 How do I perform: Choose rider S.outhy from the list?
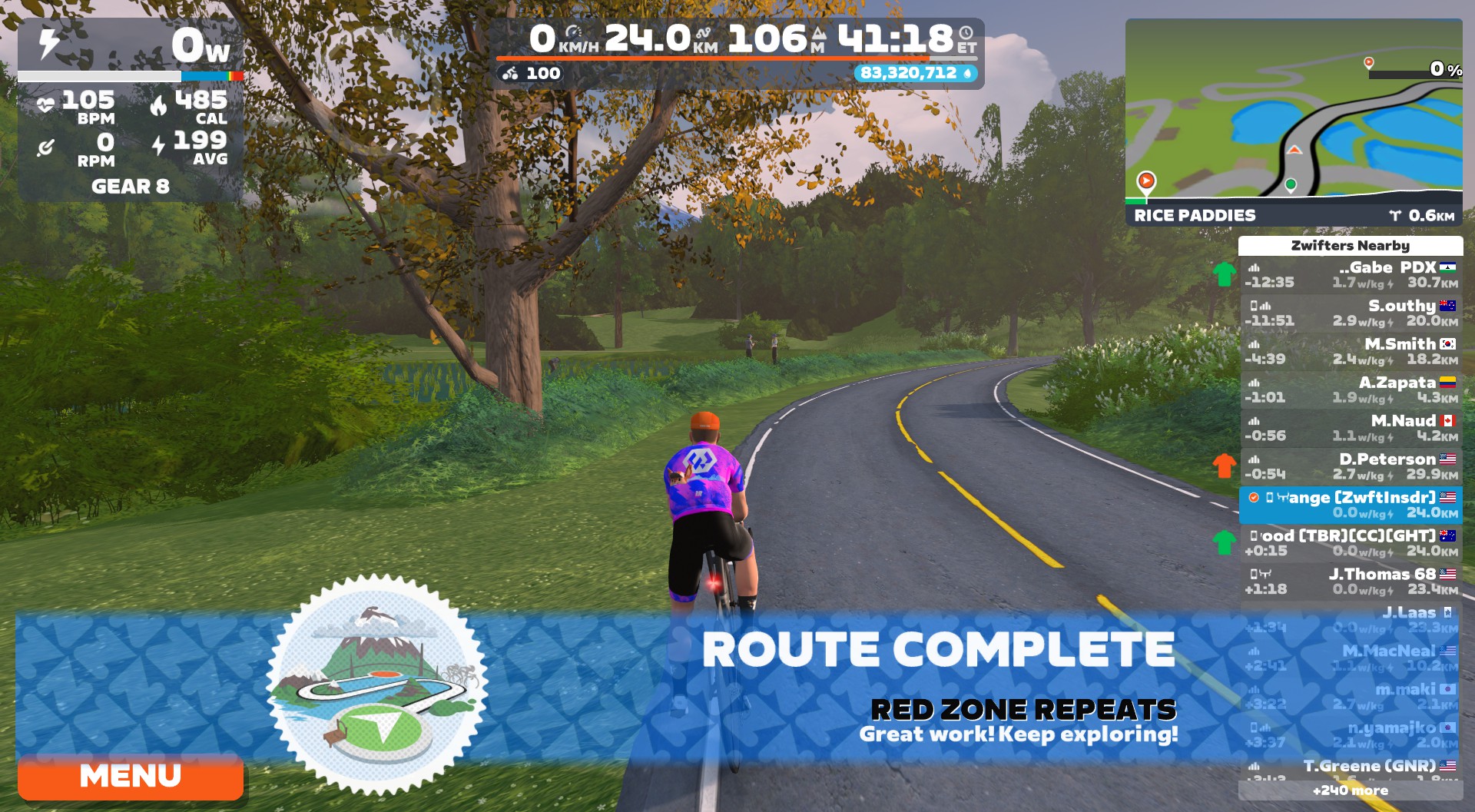[1351, 313]
